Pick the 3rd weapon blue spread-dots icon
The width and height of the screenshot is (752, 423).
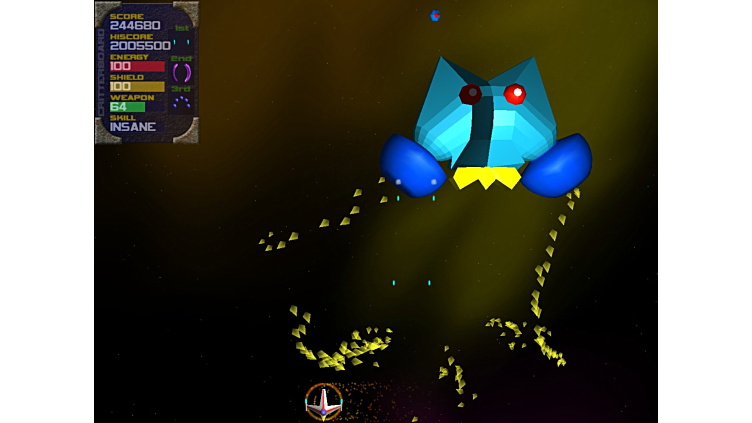click(x=181, y=102)
